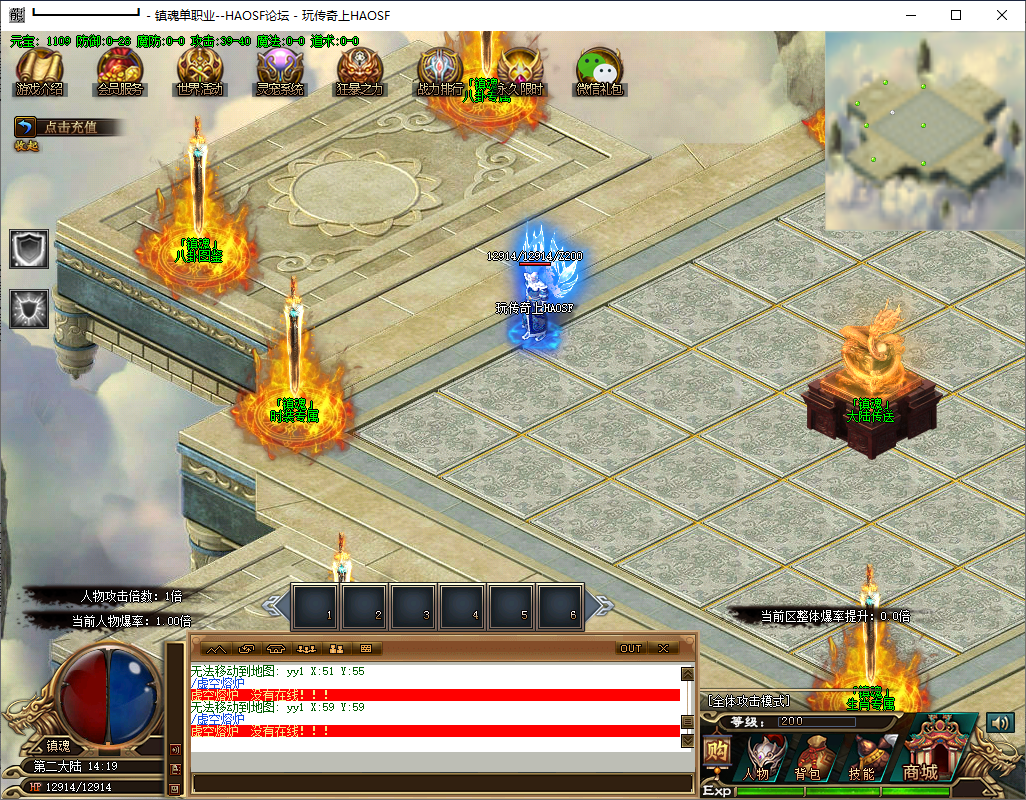Viewport: 1026px width, 800px height.
Task: Click the chat text input field
Action: tap(440, 782)
